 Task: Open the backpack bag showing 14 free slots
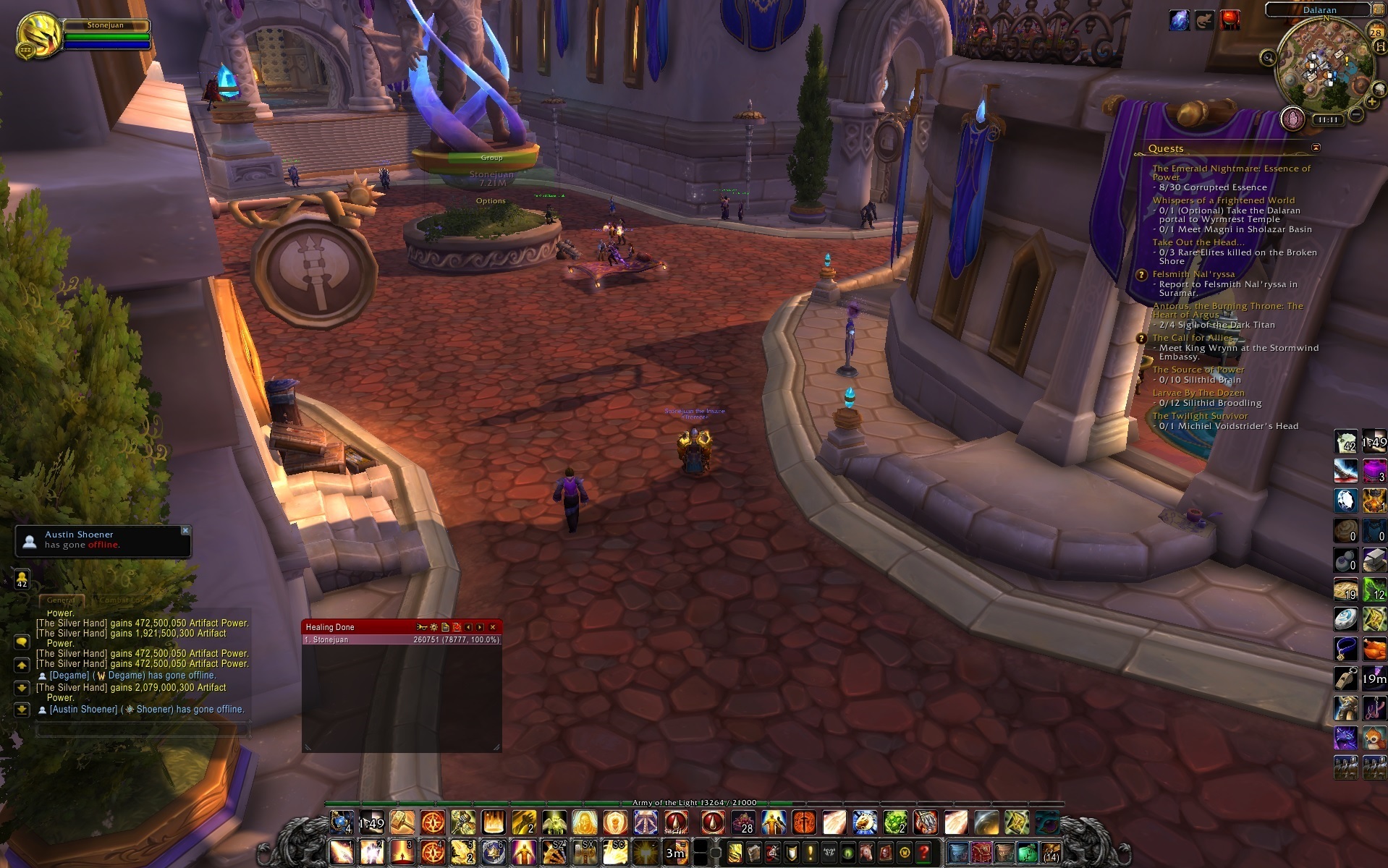pos(1051,853)
